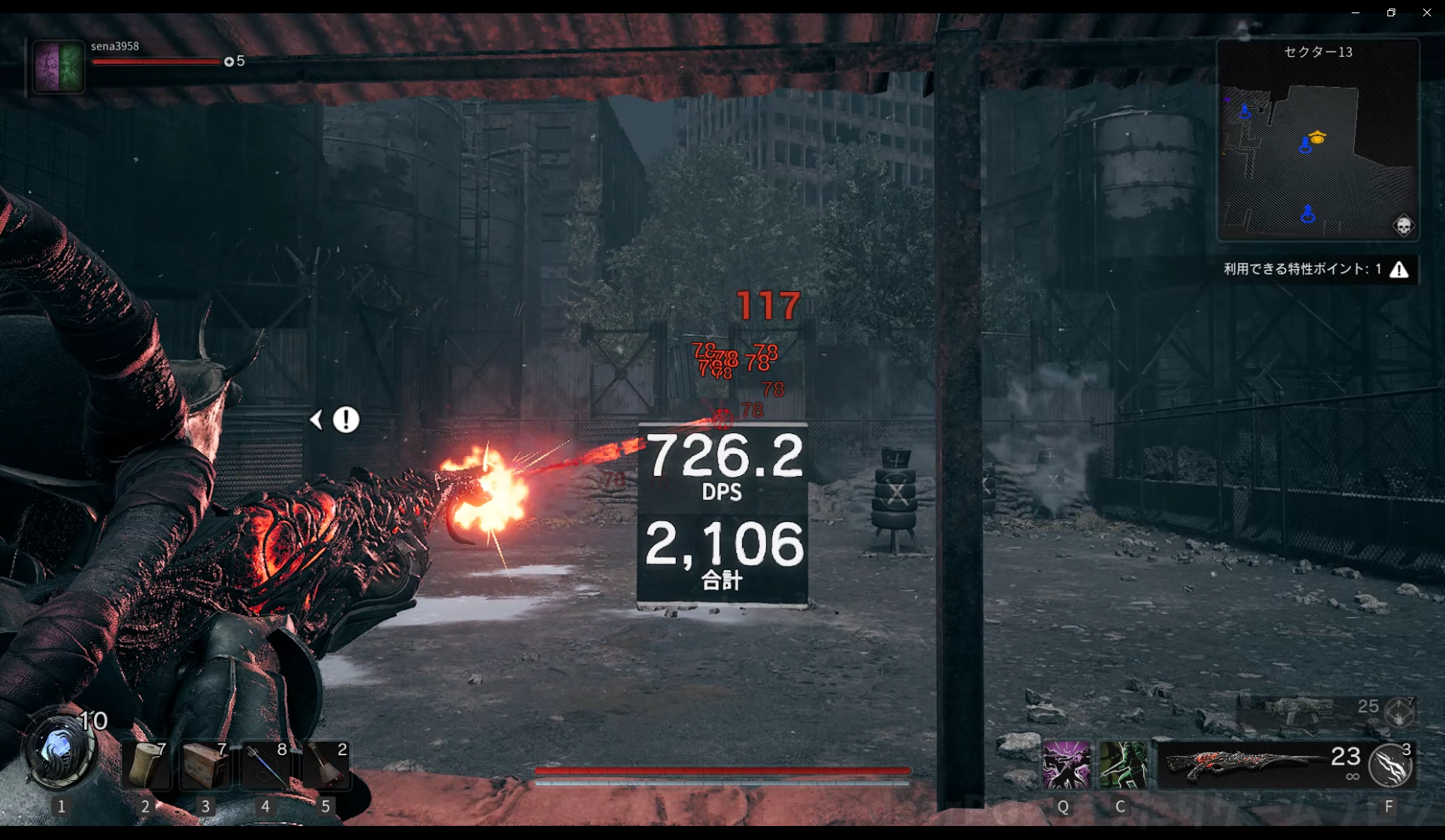Image resolution: width=1445 pixels, height=840 pixels.
Task: Open the セクター13 minimap
Action: pos(1317,140)
